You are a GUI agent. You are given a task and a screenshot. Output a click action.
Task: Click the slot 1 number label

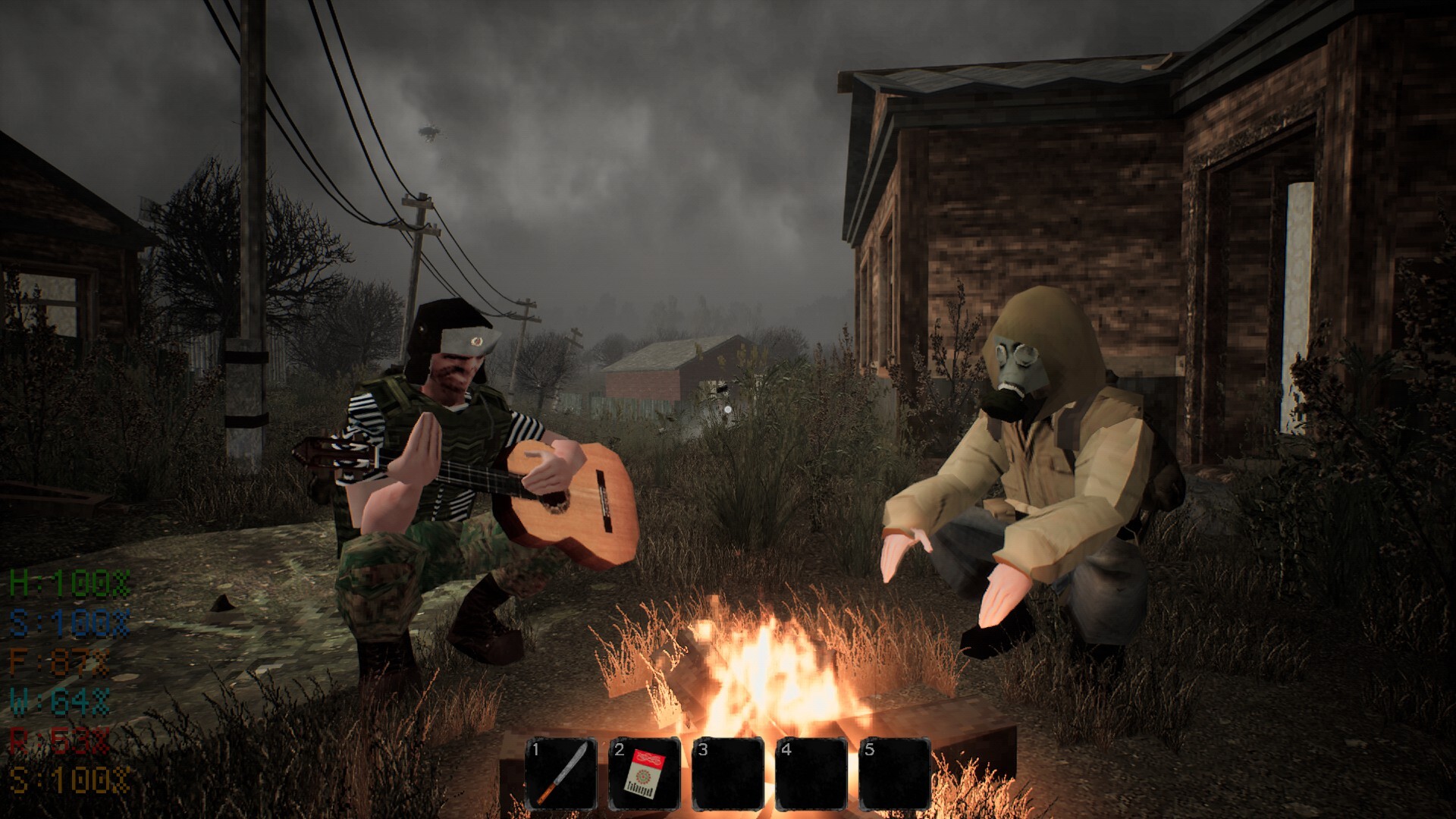pyautogui.click(x=535, y=751)
